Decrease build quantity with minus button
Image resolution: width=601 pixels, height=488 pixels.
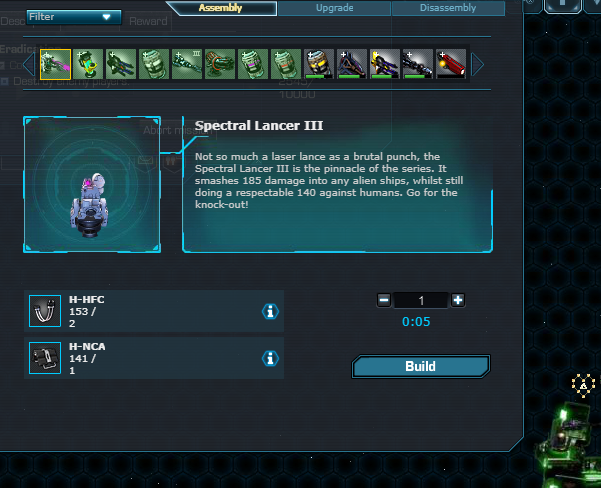(x=384, y=300)
